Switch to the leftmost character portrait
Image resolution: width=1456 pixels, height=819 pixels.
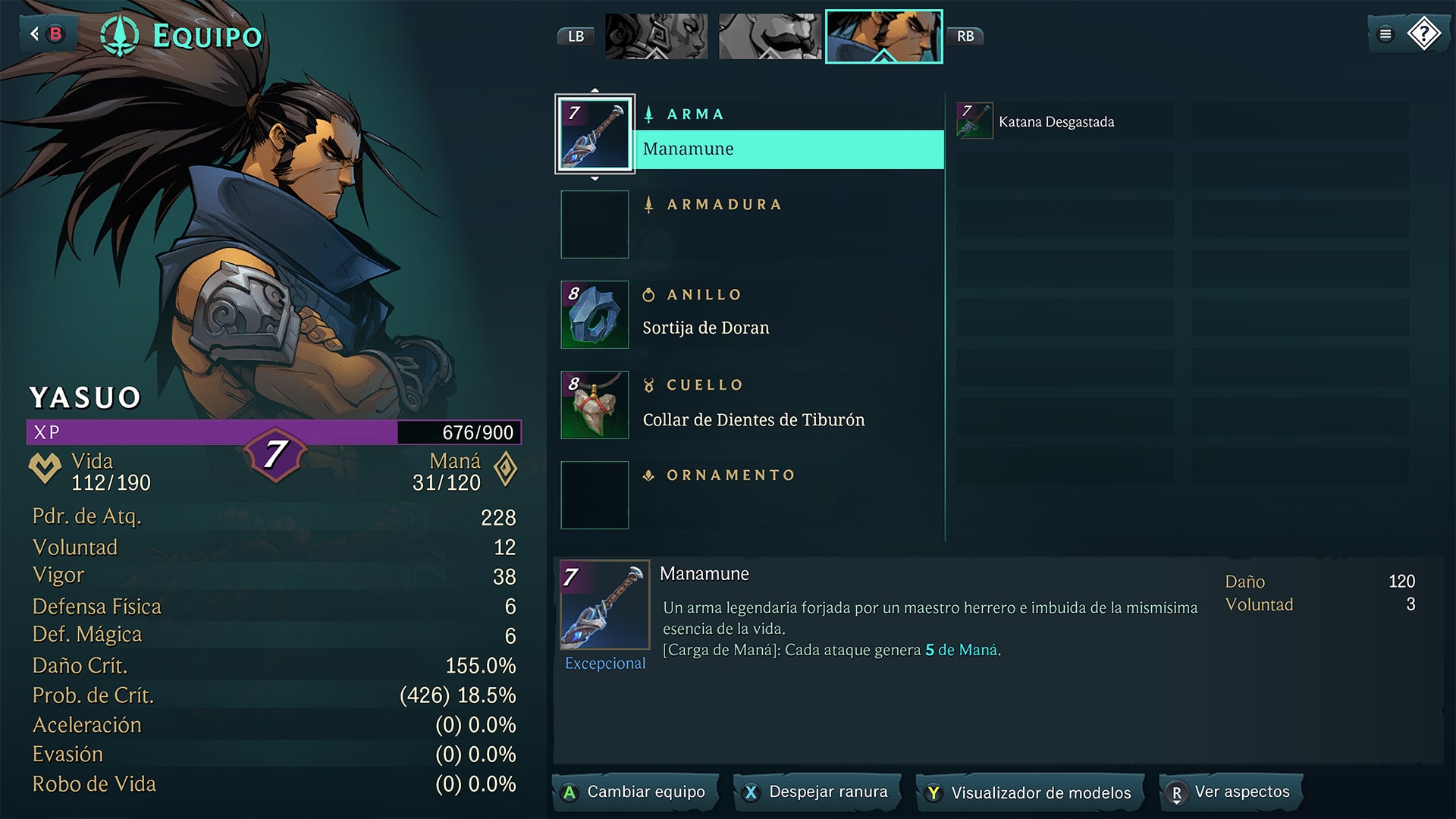tap(656, 36)
